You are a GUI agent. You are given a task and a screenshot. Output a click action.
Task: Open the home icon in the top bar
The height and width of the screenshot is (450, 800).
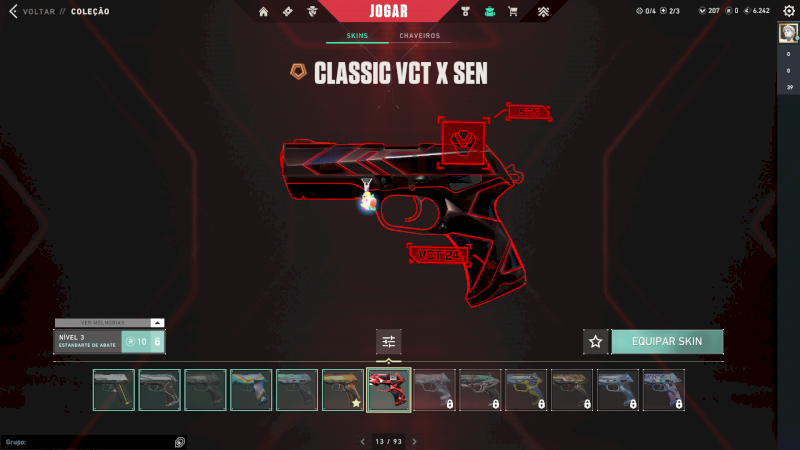(x=264, y=12)
